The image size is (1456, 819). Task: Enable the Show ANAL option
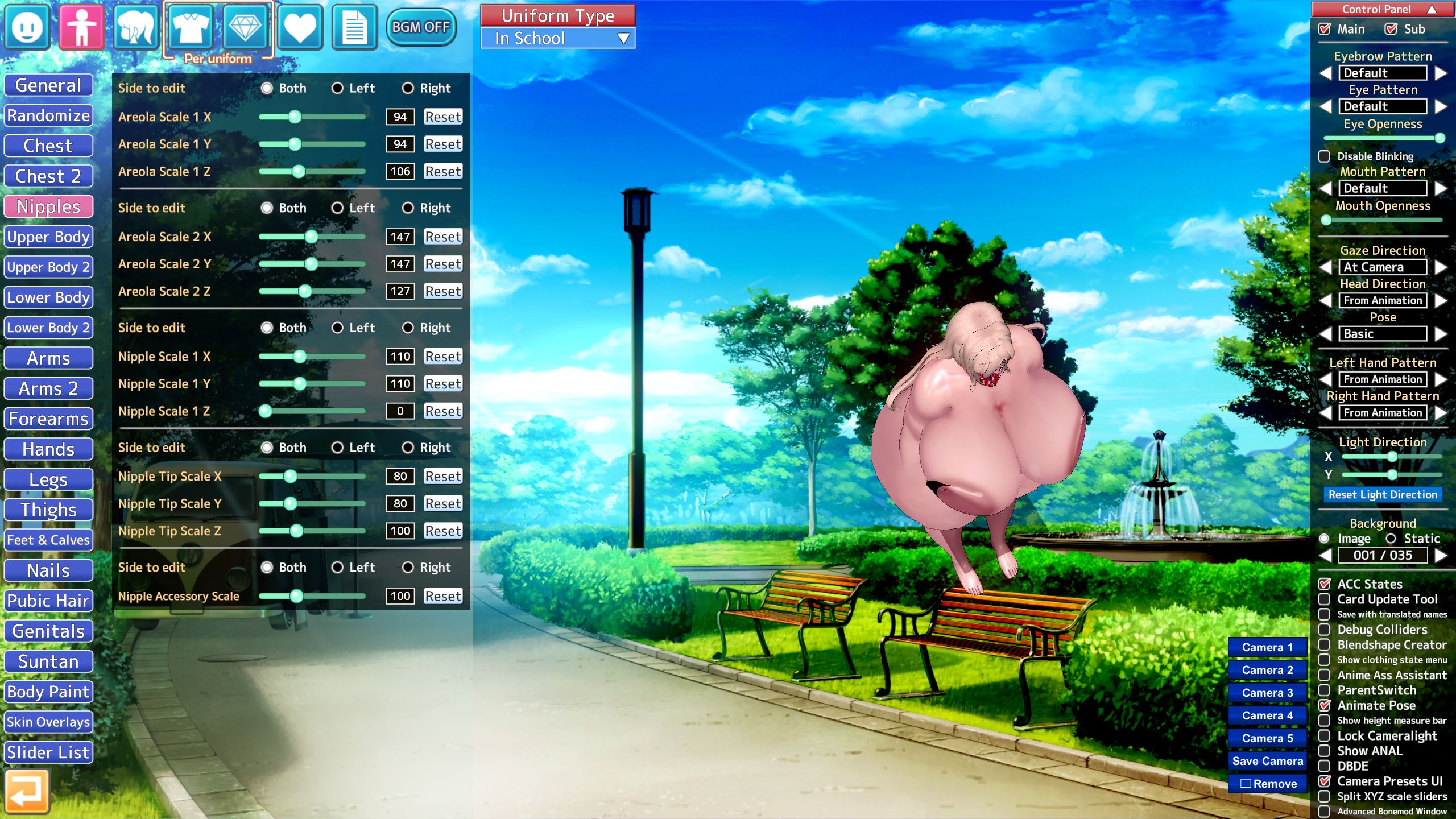tap(1325, 751)
